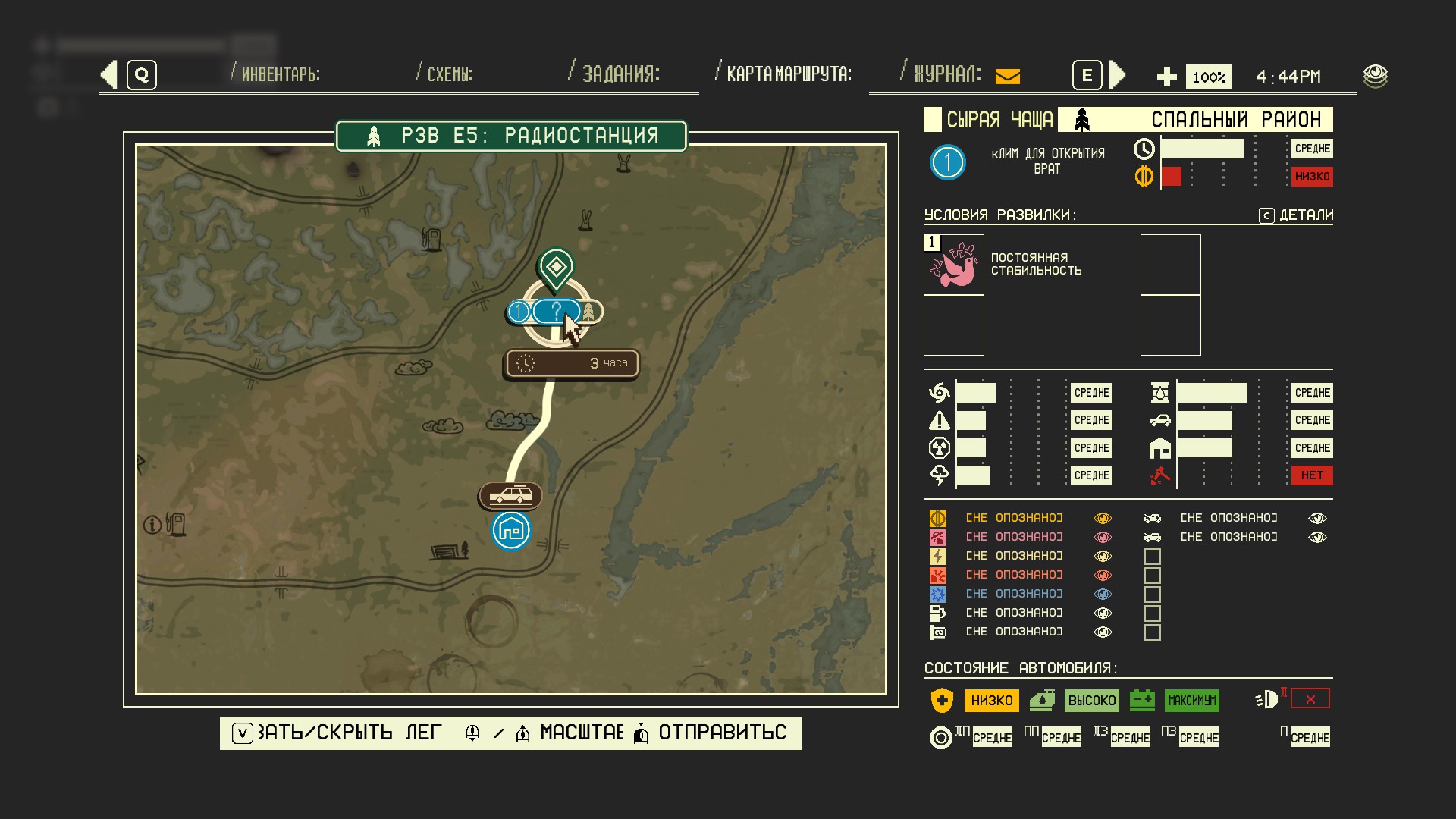Select the blue garage marker on map

coord(511,530)
